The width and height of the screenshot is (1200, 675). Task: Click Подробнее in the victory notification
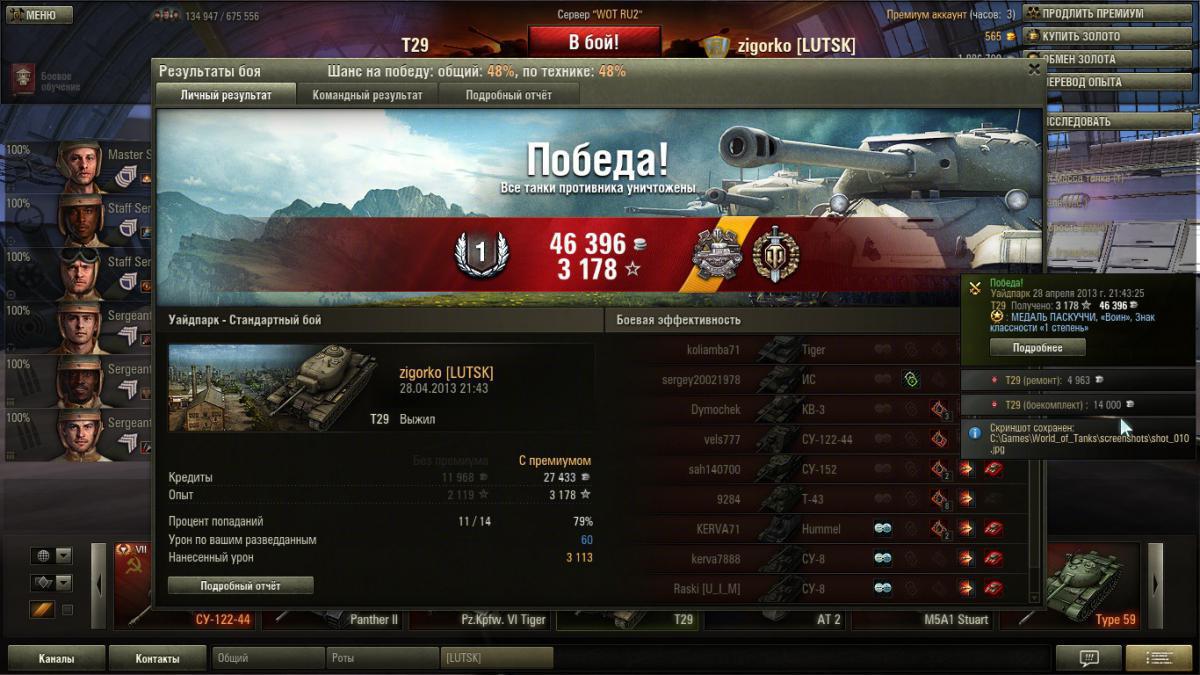1036,348
